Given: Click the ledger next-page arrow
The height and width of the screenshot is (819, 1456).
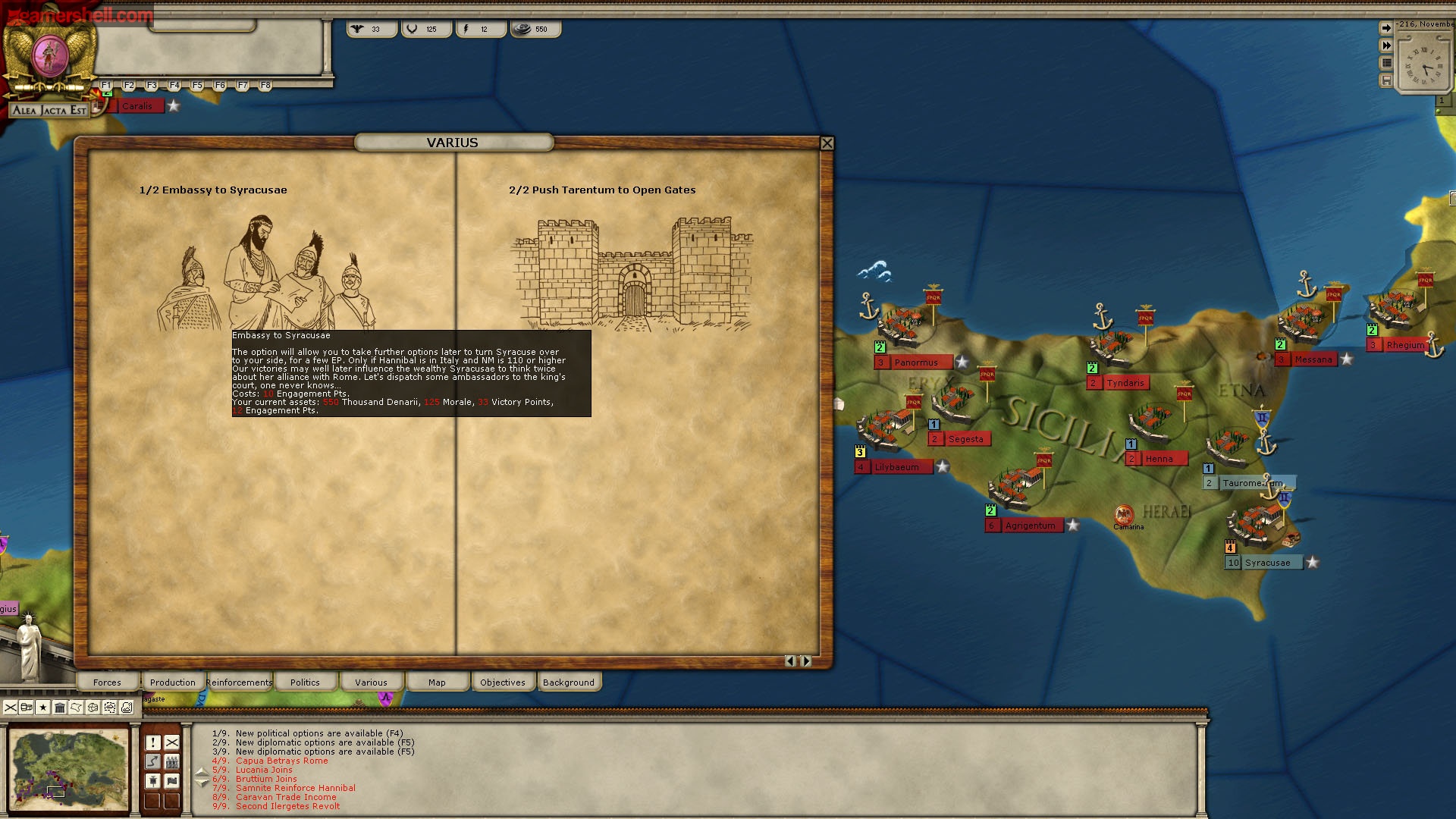Looking at the screenshot, I should (806, 661).
